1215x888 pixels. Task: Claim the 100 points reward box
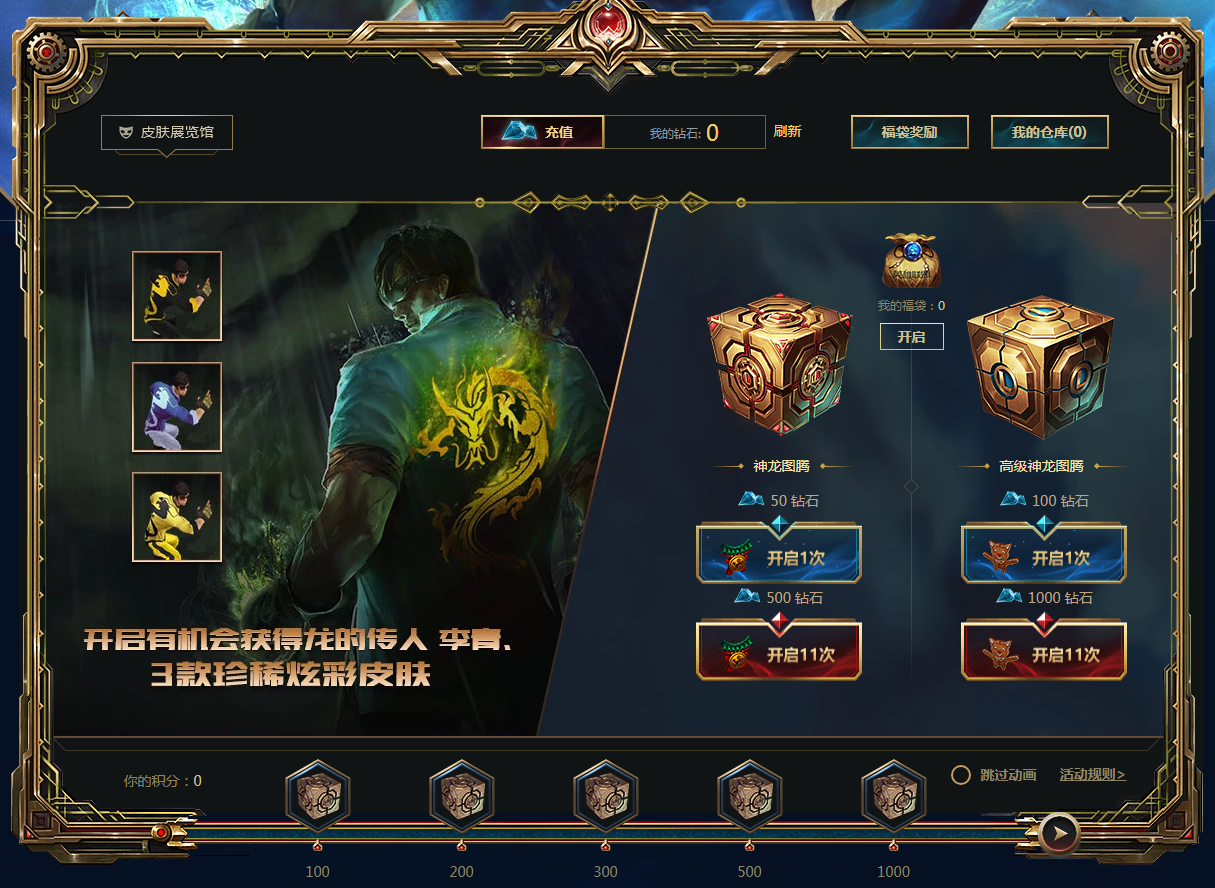pos(317,797)
